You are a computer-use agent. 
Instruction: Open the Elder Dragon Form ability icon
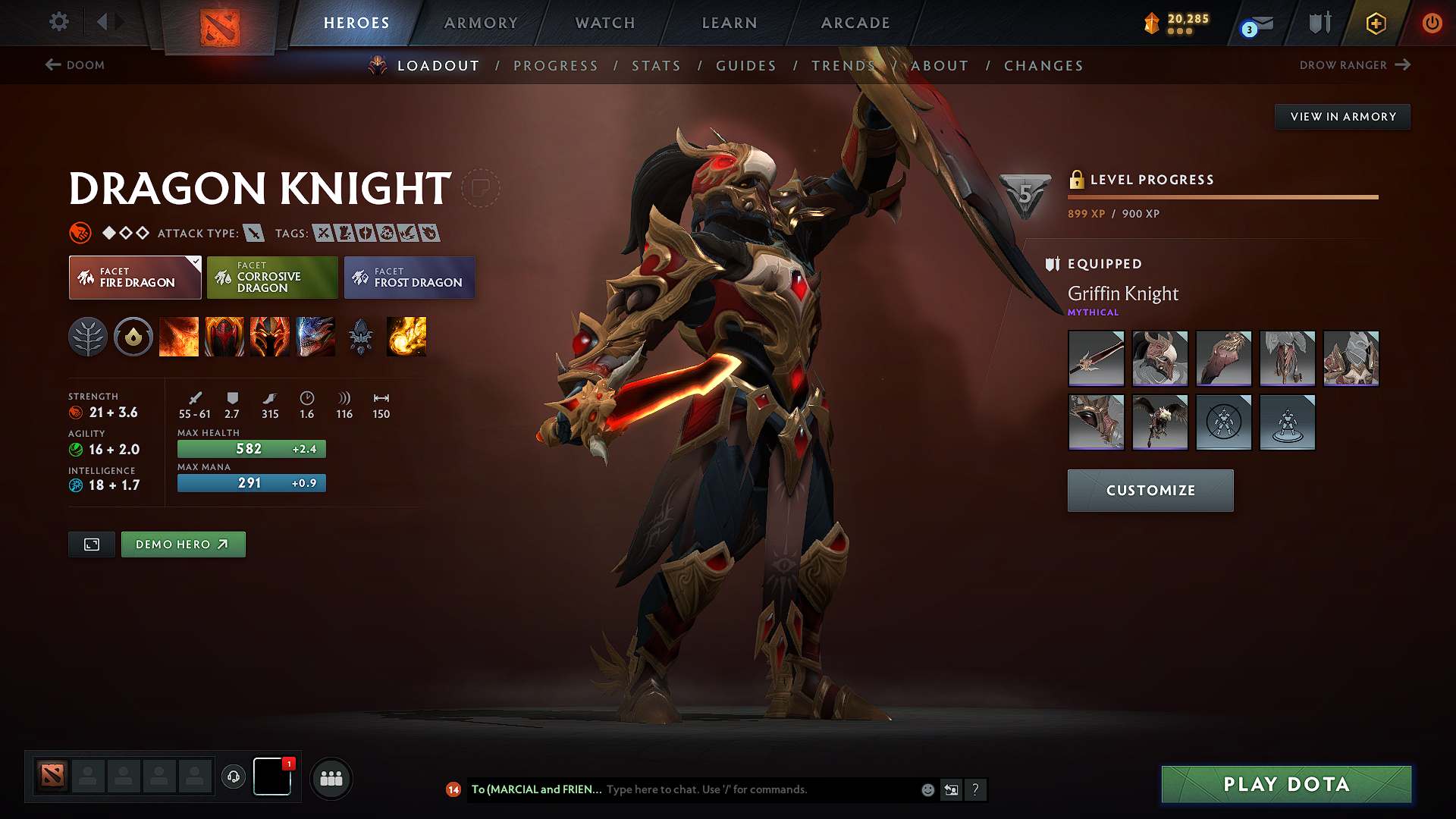pyautogui.click(x=315, y=337)
